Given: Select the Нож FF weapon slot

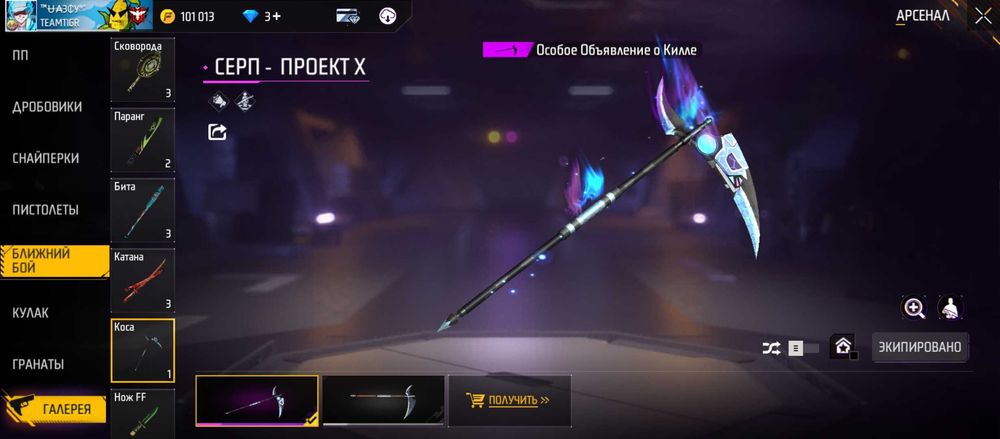Looking at the screenshot, I should coord(142,414).
